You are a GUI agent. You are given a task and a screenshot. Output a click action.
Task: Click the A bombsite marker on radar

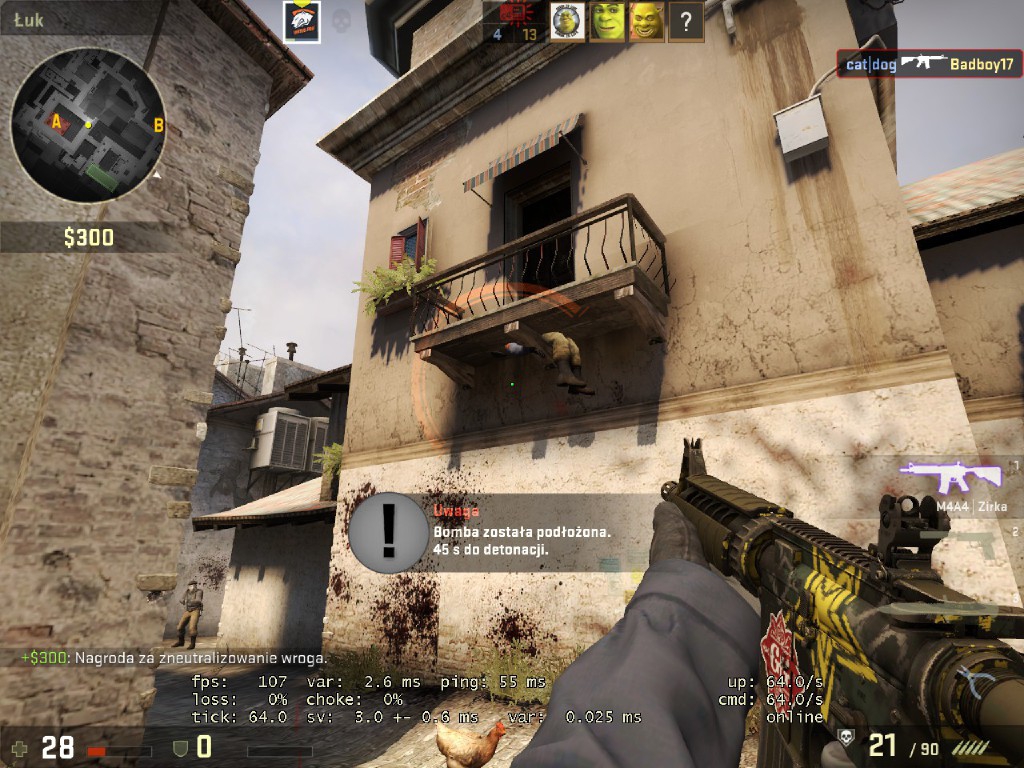(57, 122)
